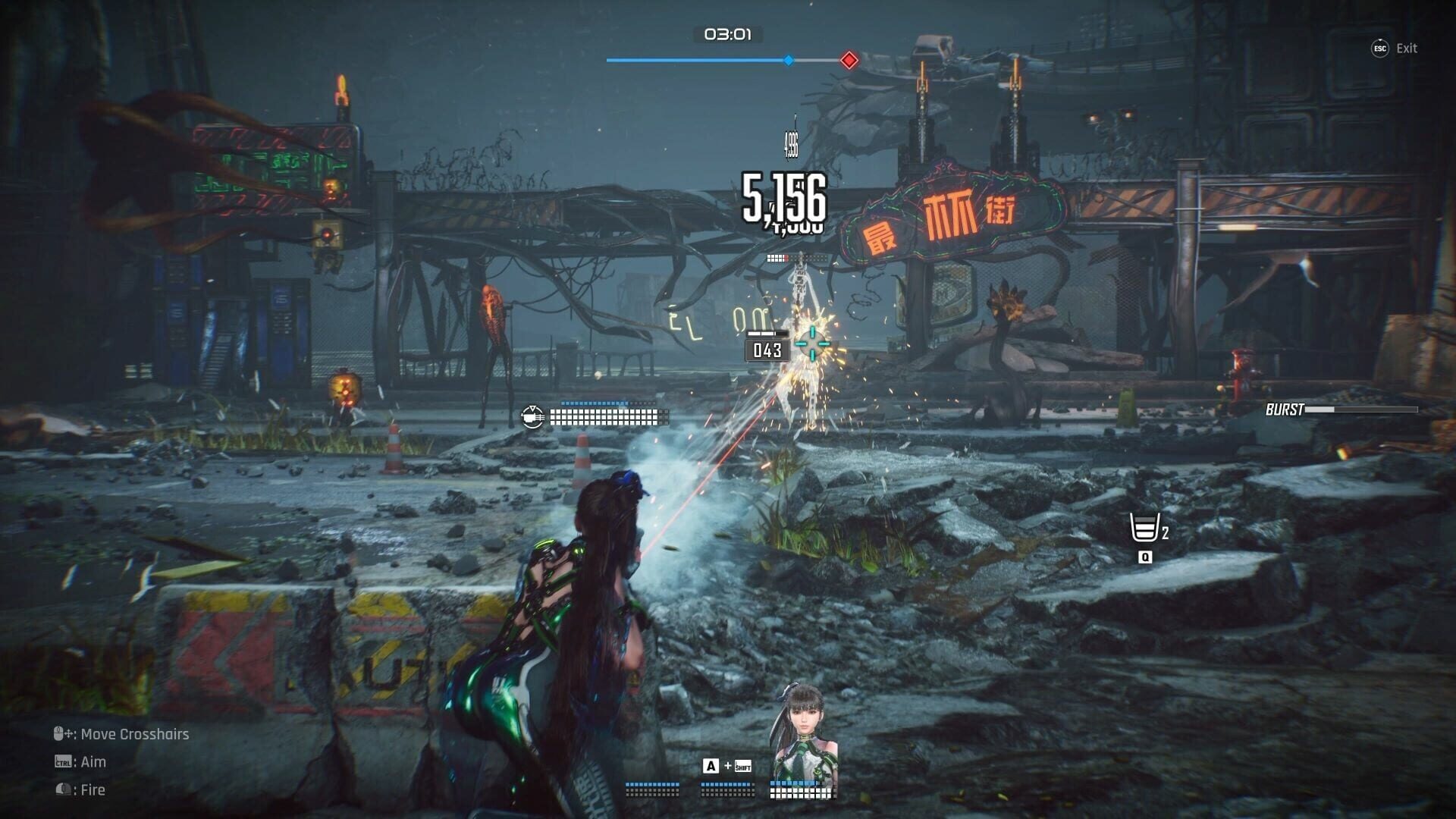Click the SHIFT key icon in the combo prompt

[x=743, y=767]
